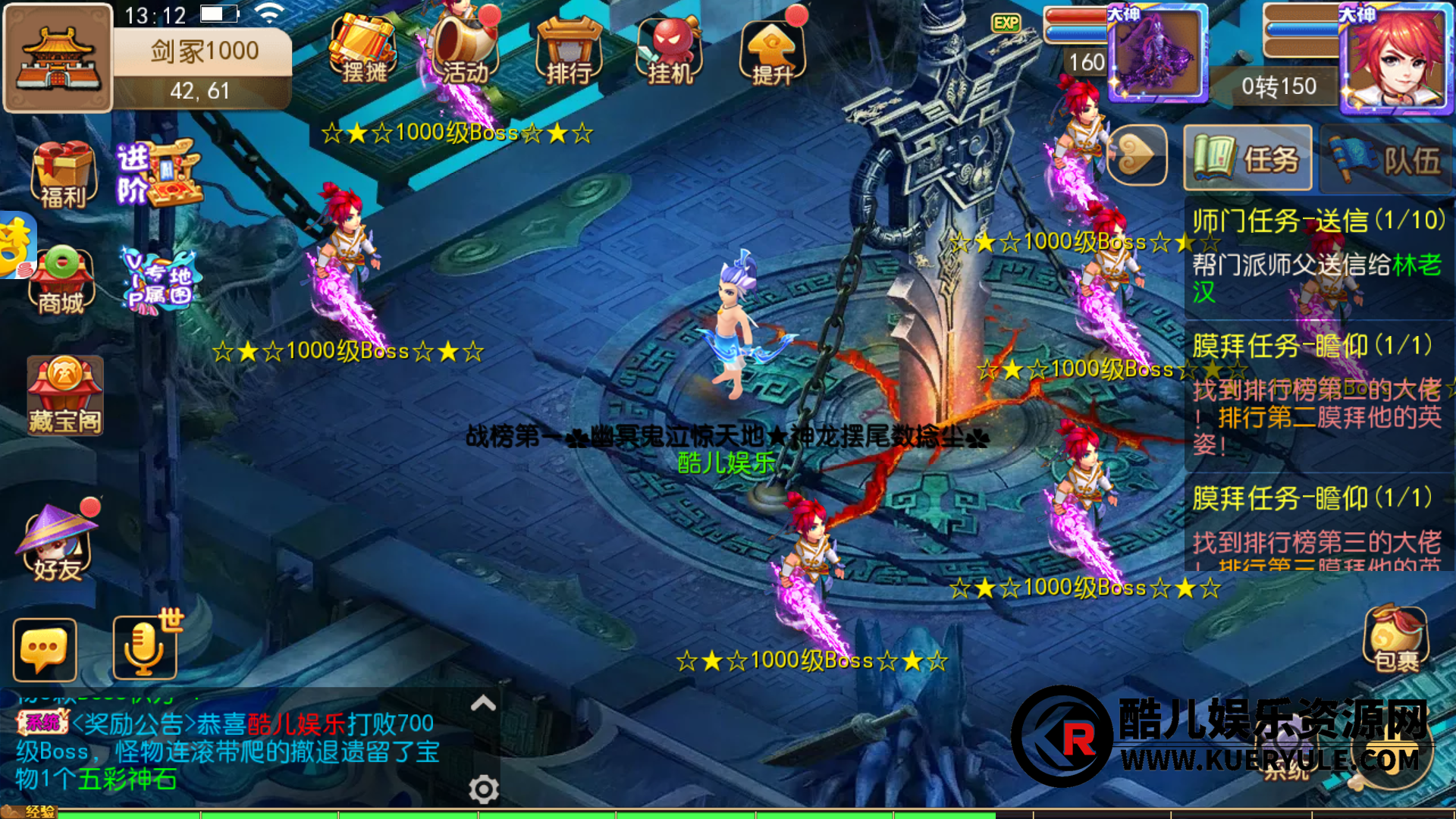Open chat settings gear icon
This screenshot has height=819, width=1456.
483,789
